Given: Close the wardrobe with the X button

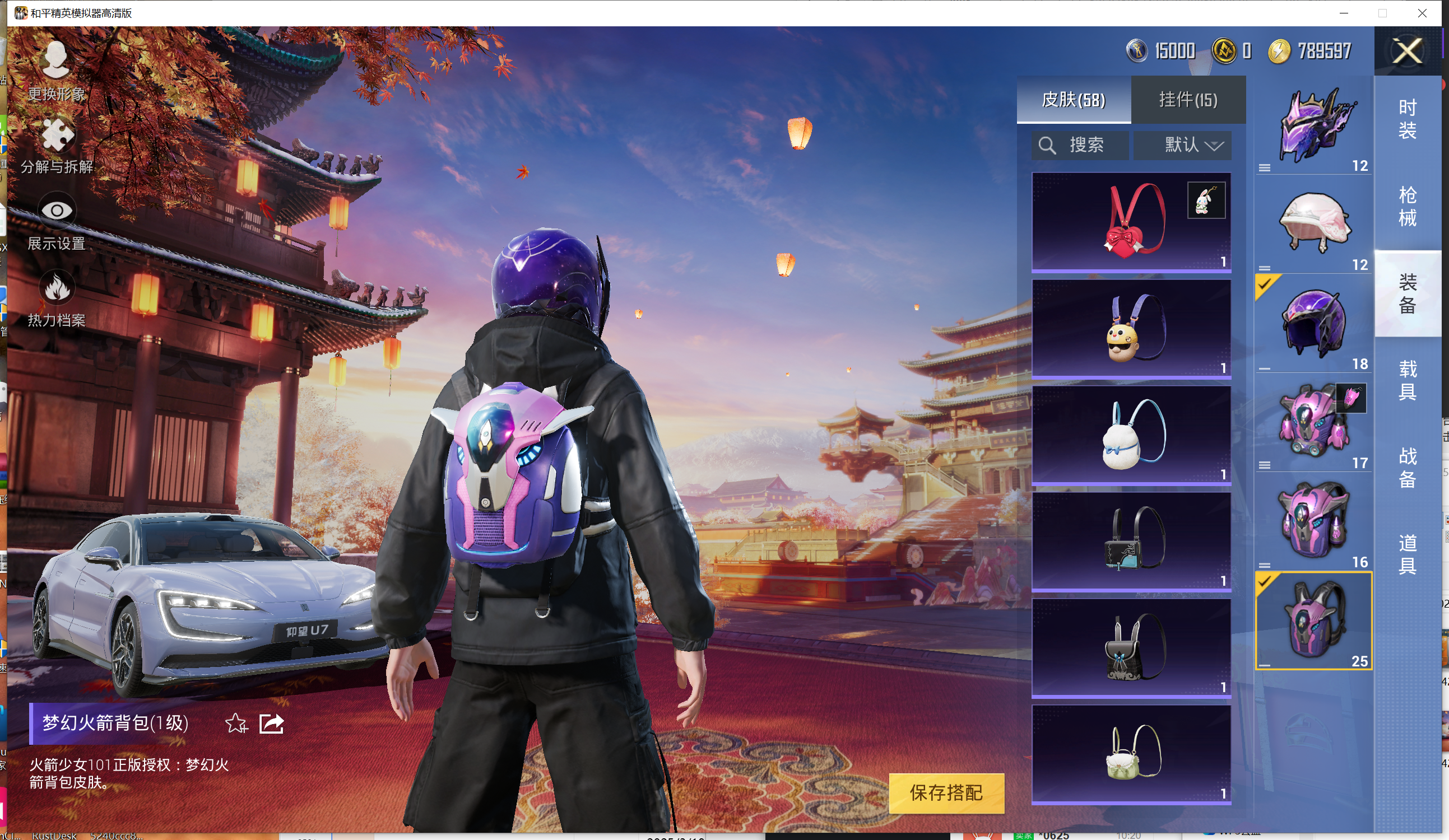Looking at the screenshot, I should pyautogui.click(x=1406, y=51).
